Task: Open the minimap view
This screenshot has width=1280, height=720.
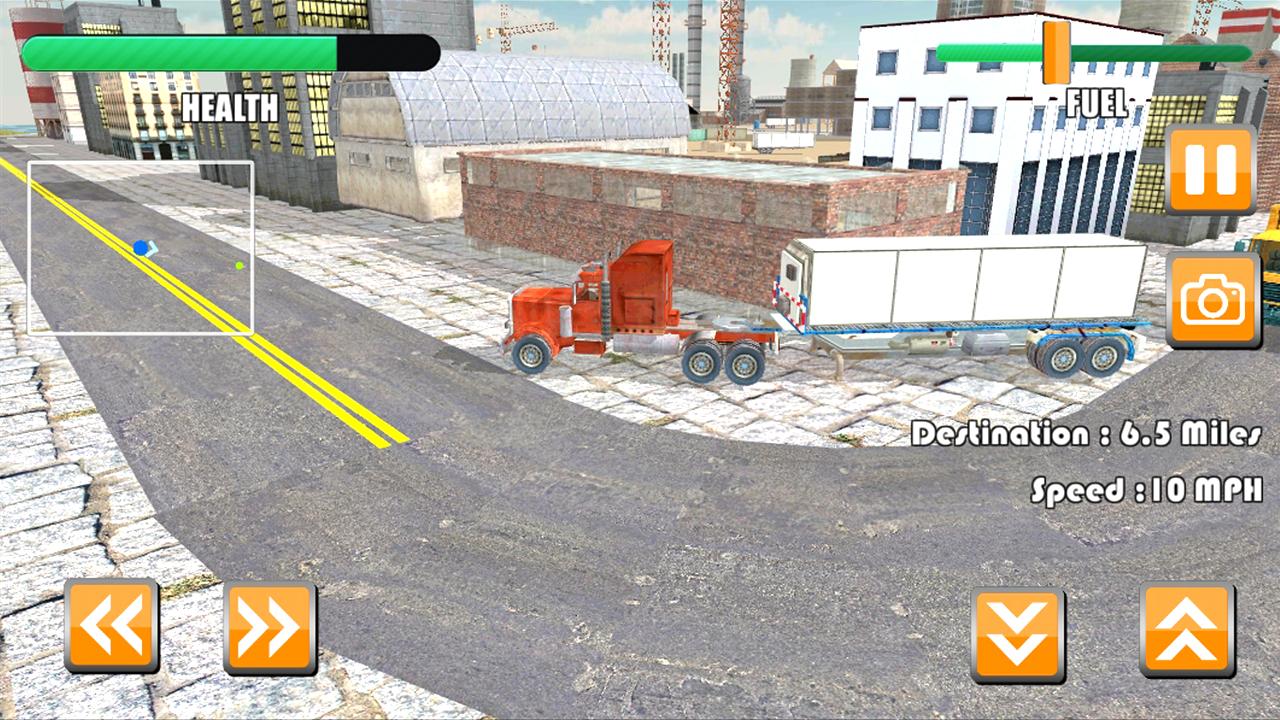Action: pos(140,245)
